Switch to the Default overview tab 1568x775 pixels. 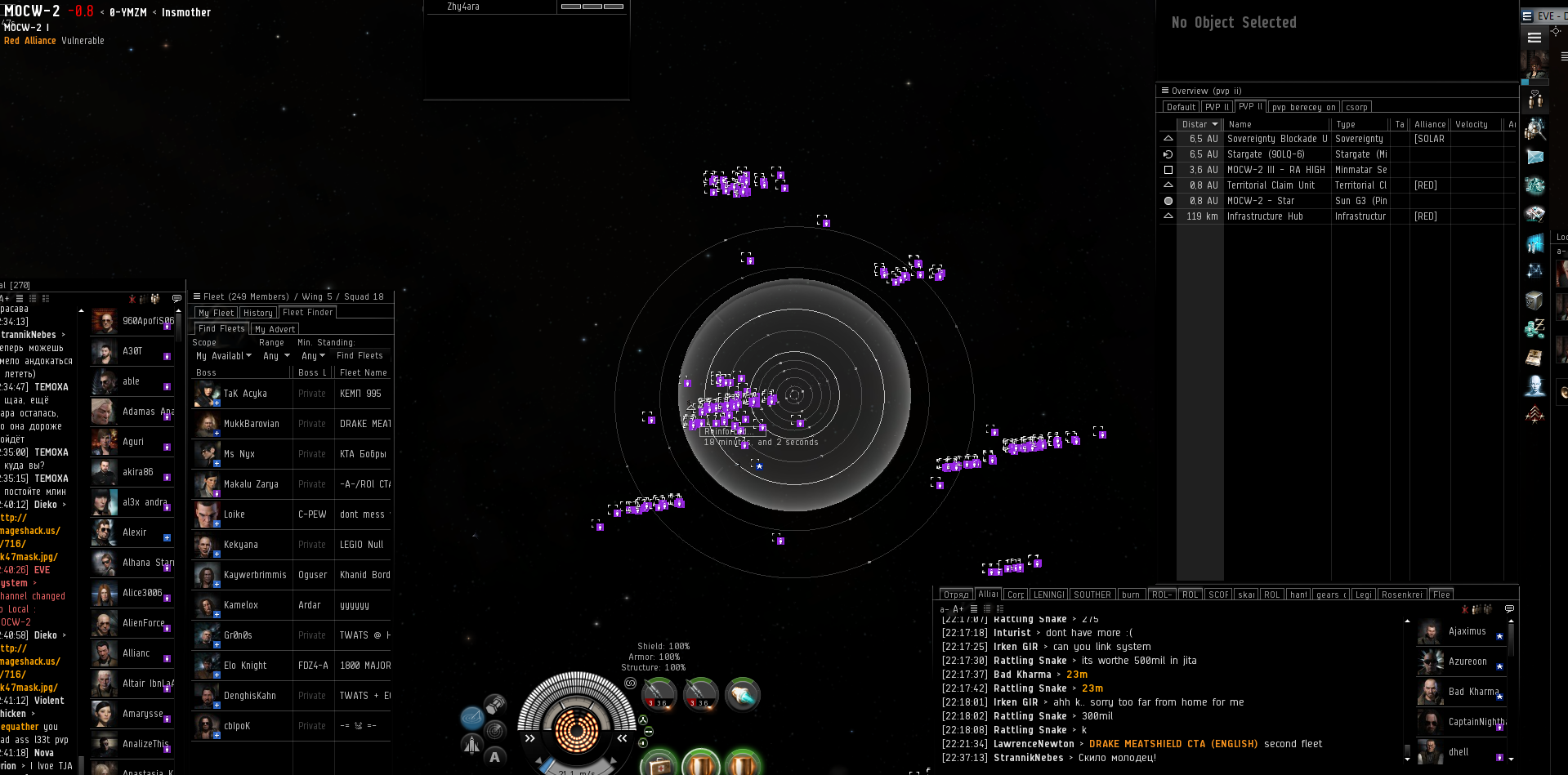(x=1181, y=107)
